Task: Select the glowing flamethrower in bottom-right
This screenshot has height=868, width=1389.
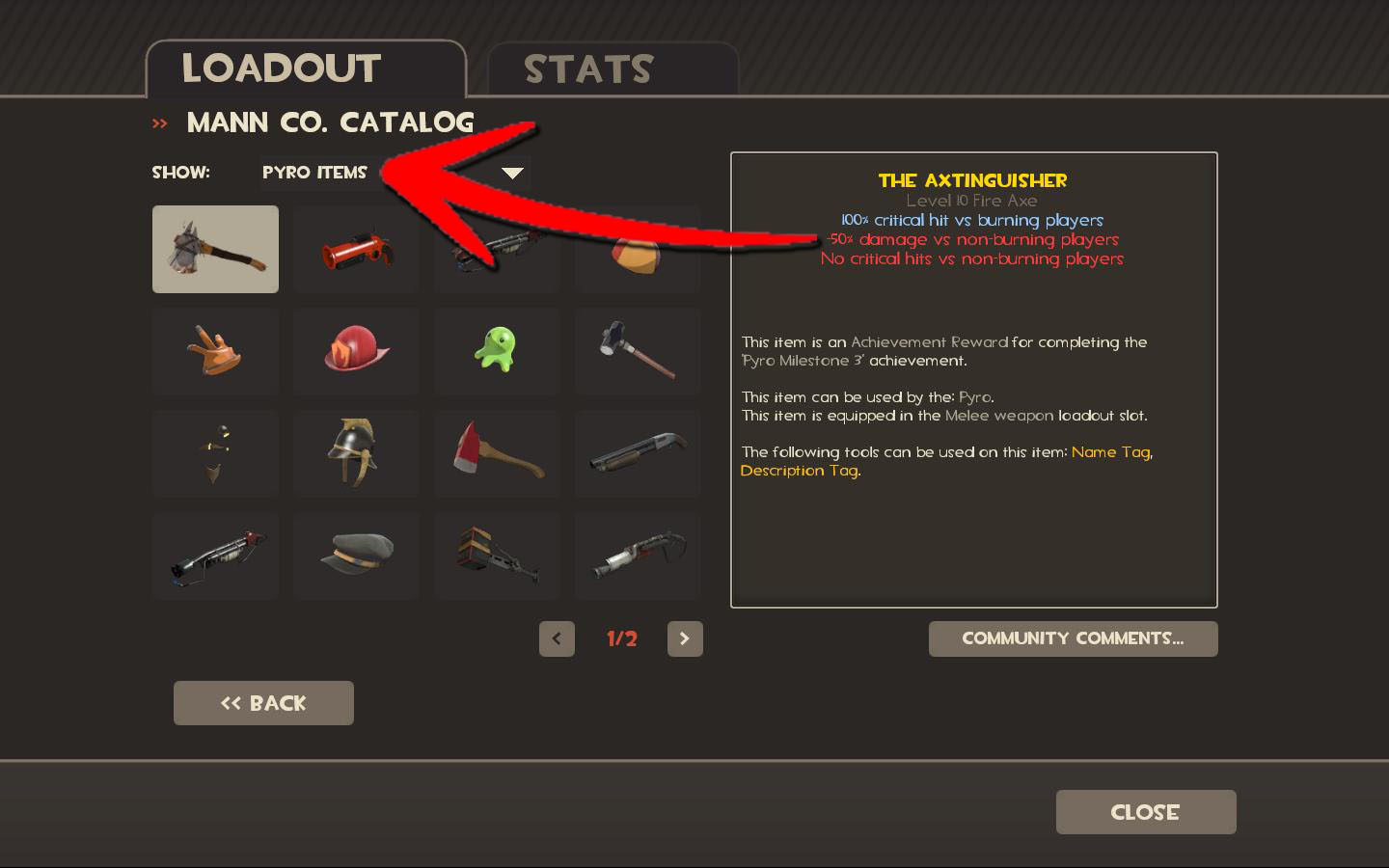Action: [638, 556]
